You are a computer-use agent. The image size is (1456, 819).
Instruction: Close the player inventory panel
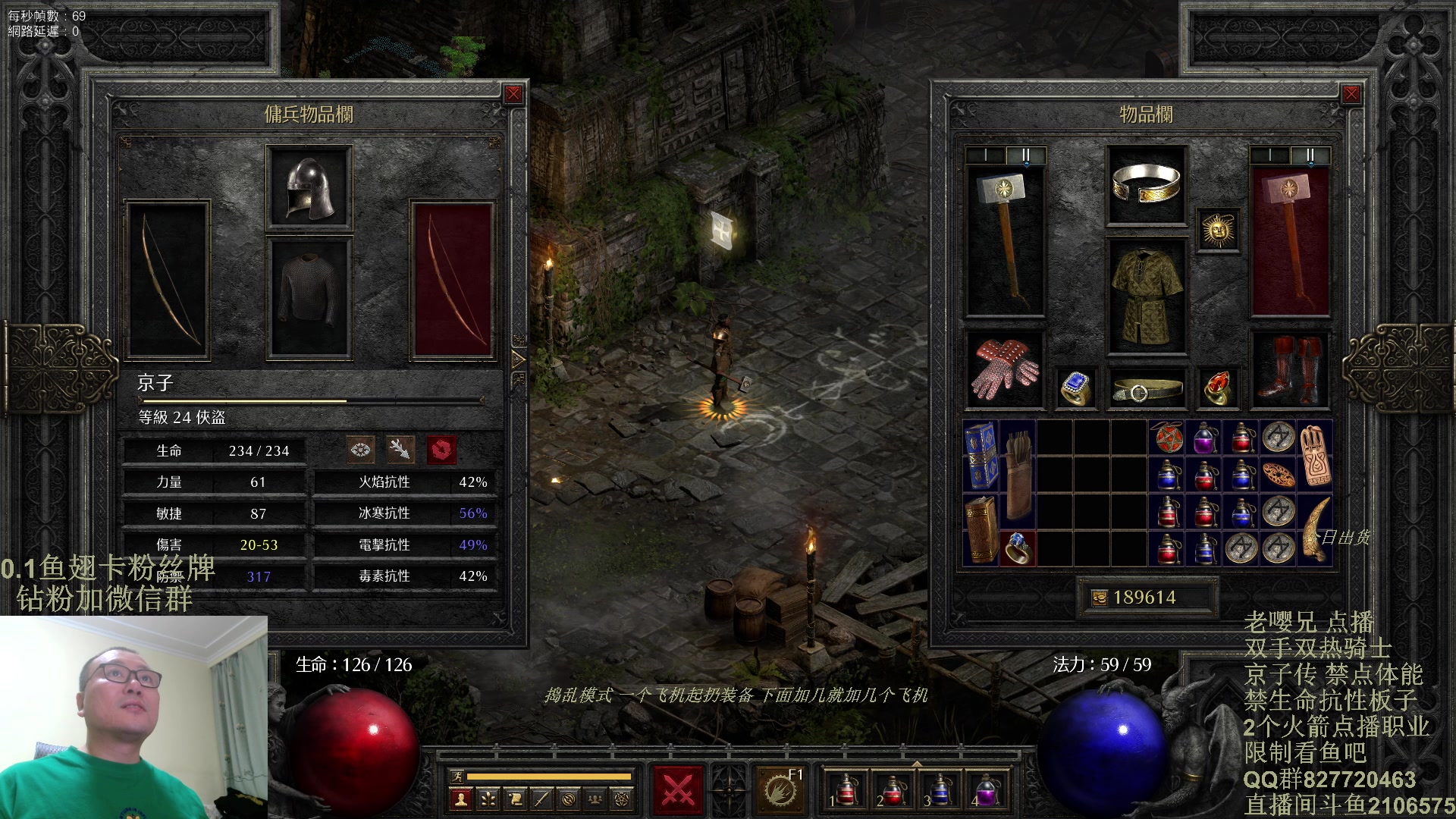(x=1351, y=94)
